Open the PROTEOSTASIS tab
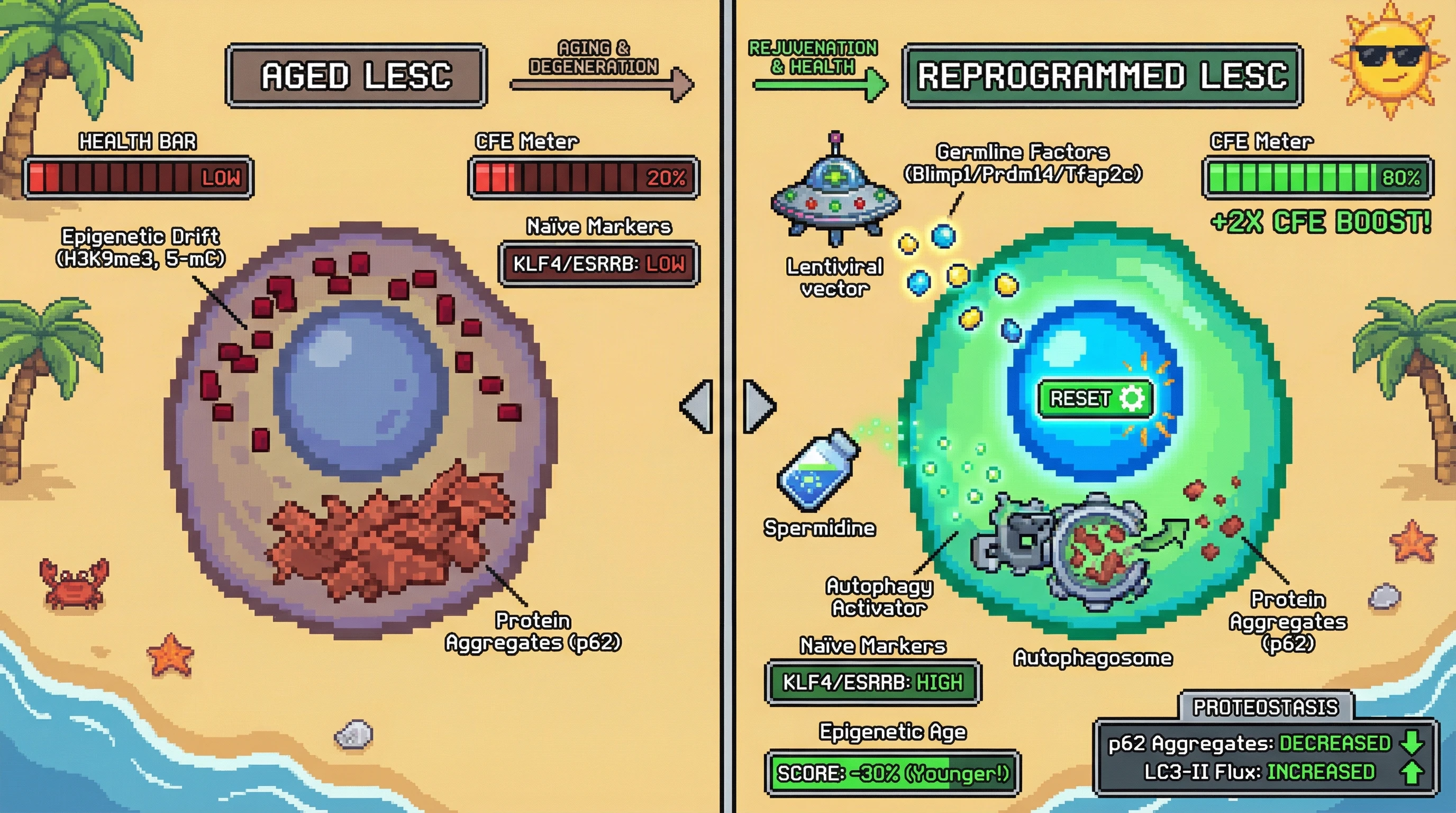Image resolution: width=1456 pixels, height=813 pixels. pos(1265,707)
